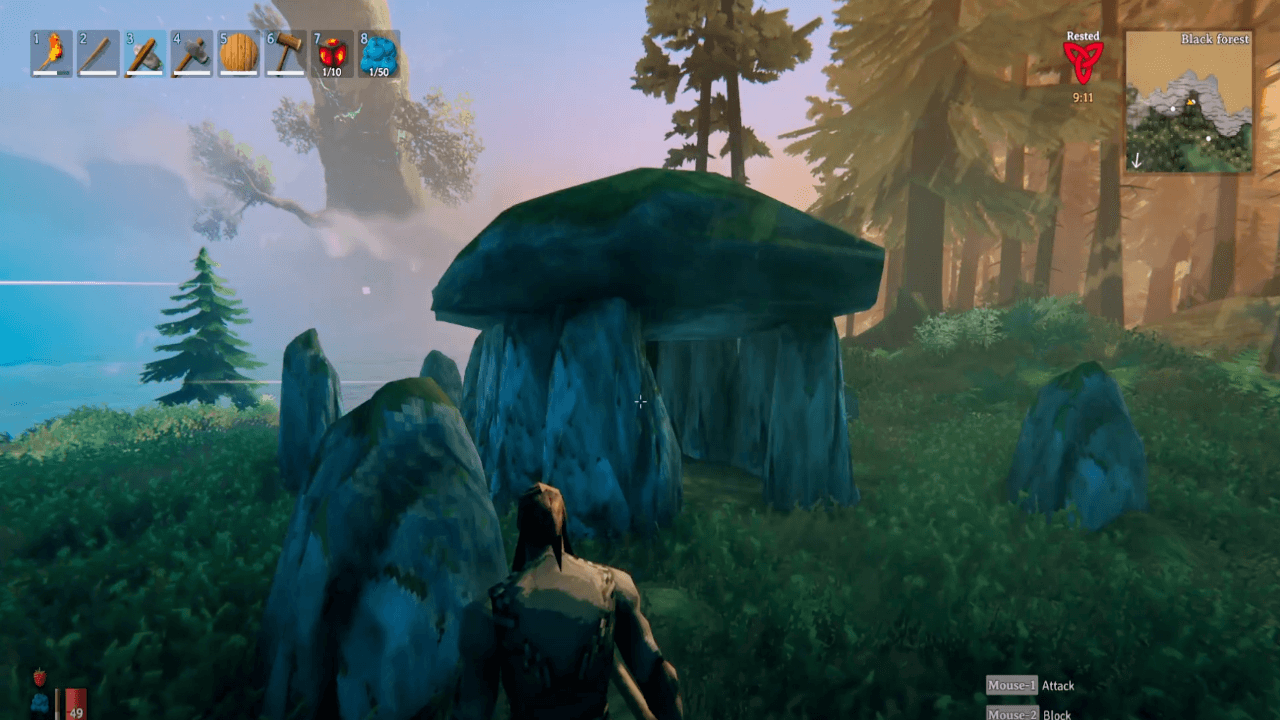Screen dimensions: 1280x720
Task: Click the Rested buff icon
Action: point(1081,60)
